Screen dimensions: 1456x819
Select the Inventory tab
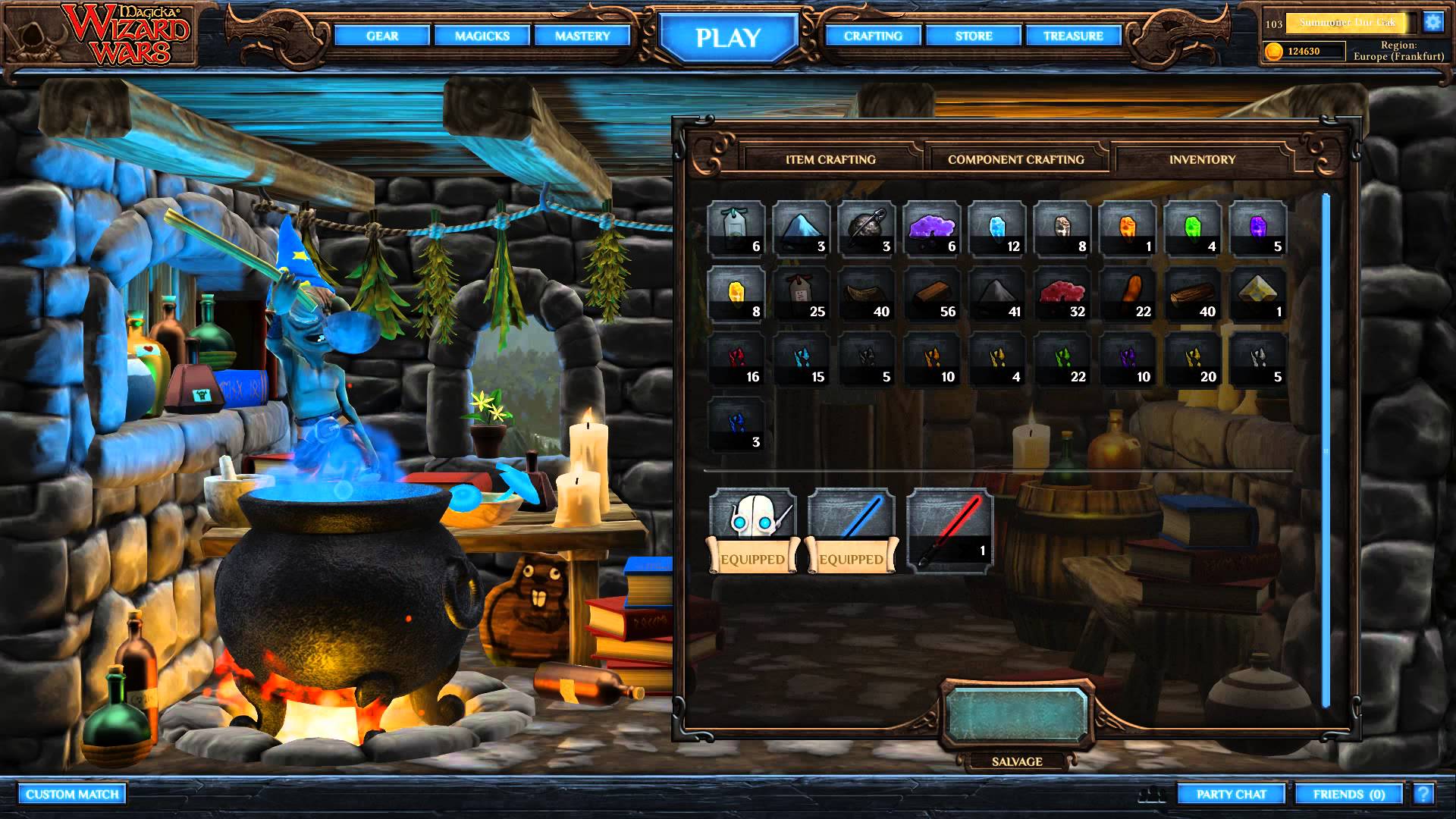[x=1202, y=159]
